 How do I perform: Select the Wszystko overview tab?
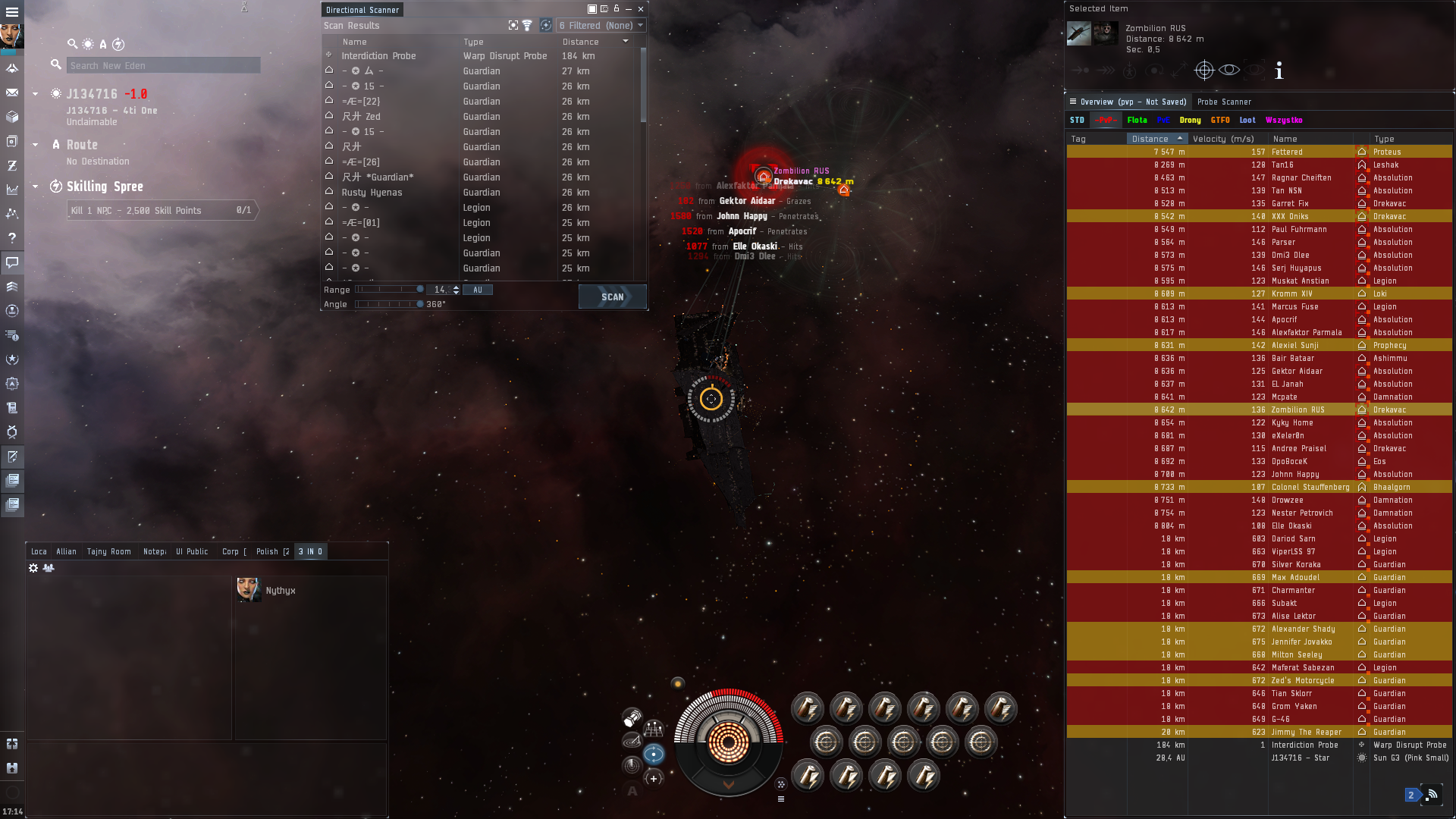pos(1284,120)
